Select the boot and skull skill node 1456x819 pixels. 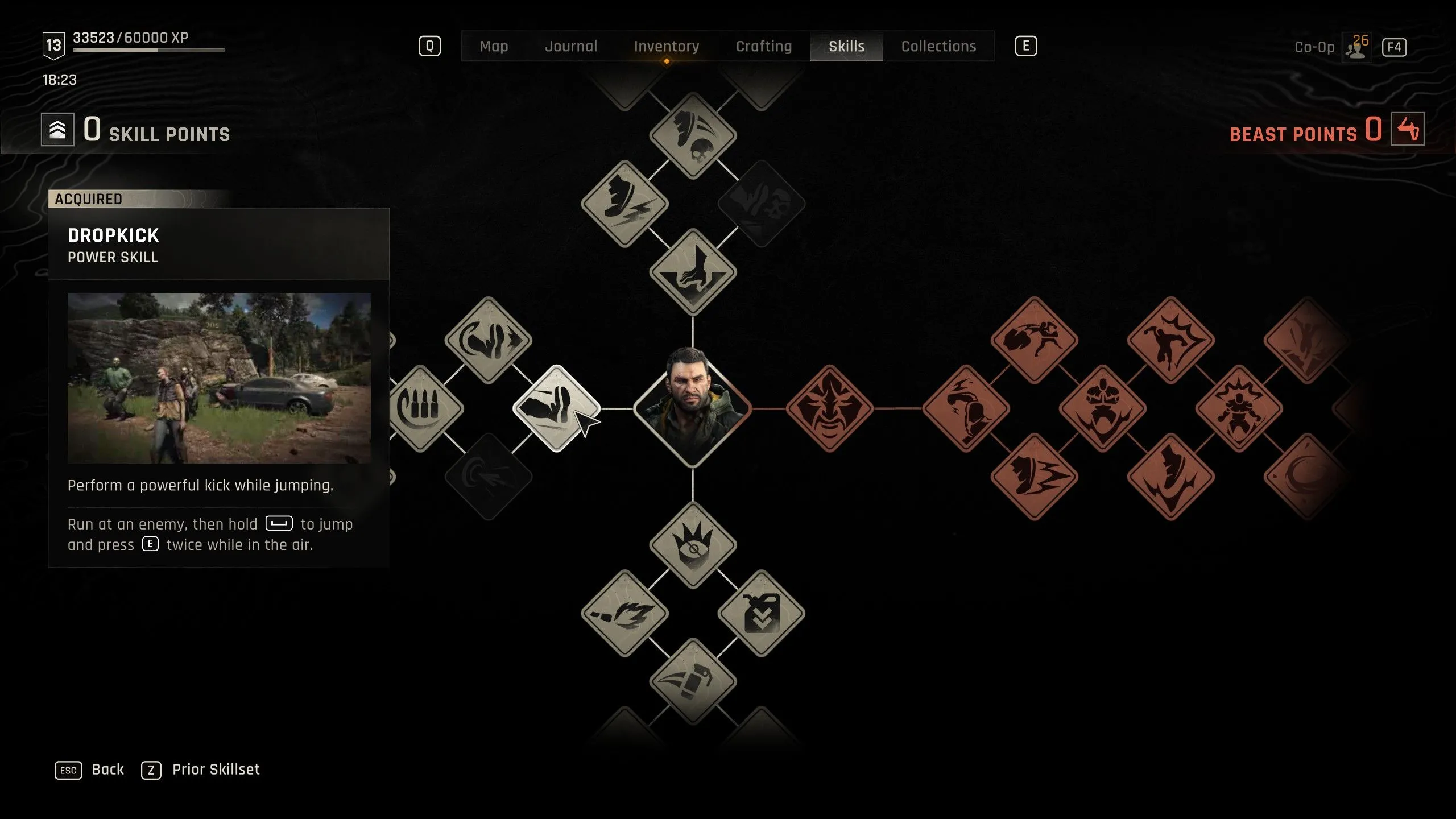click(693, 135)
